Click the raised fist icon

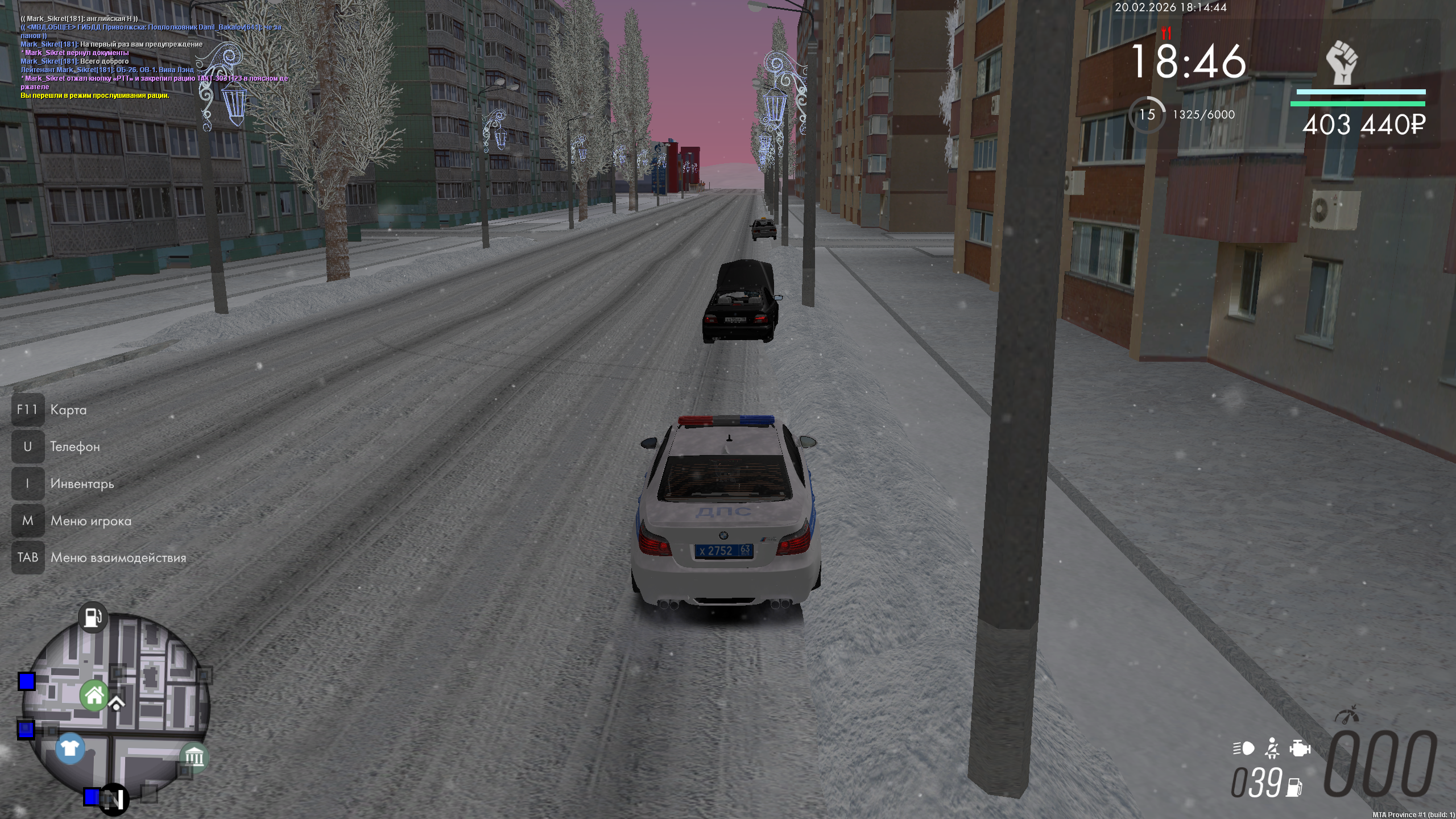click(x=1342, y=62)
